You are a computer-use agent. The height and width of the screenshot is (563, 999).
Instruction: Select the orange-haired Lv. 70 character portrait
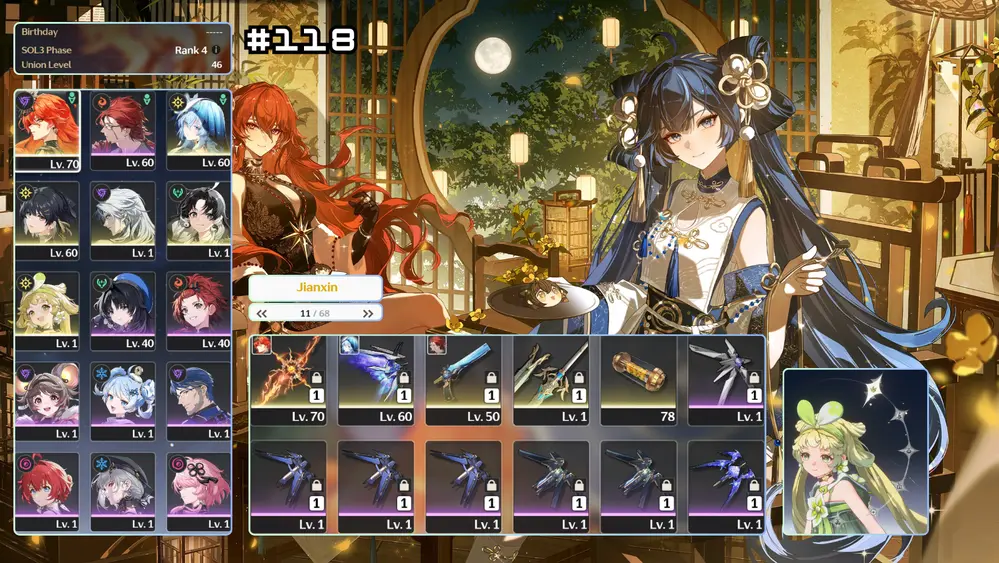(x=47, y=130)
